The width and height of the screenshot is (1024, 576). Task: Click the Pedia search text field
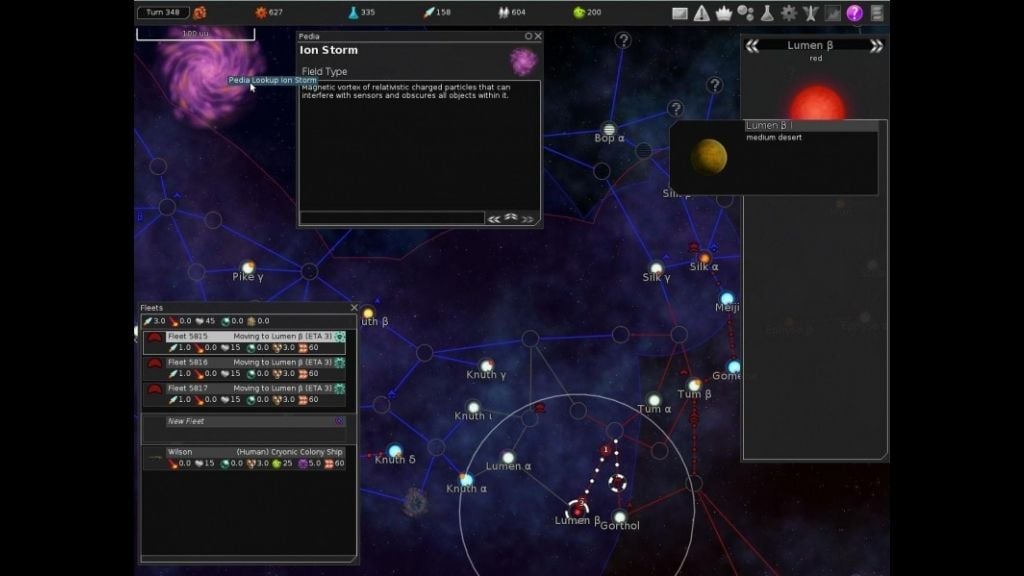coord(392,218)
